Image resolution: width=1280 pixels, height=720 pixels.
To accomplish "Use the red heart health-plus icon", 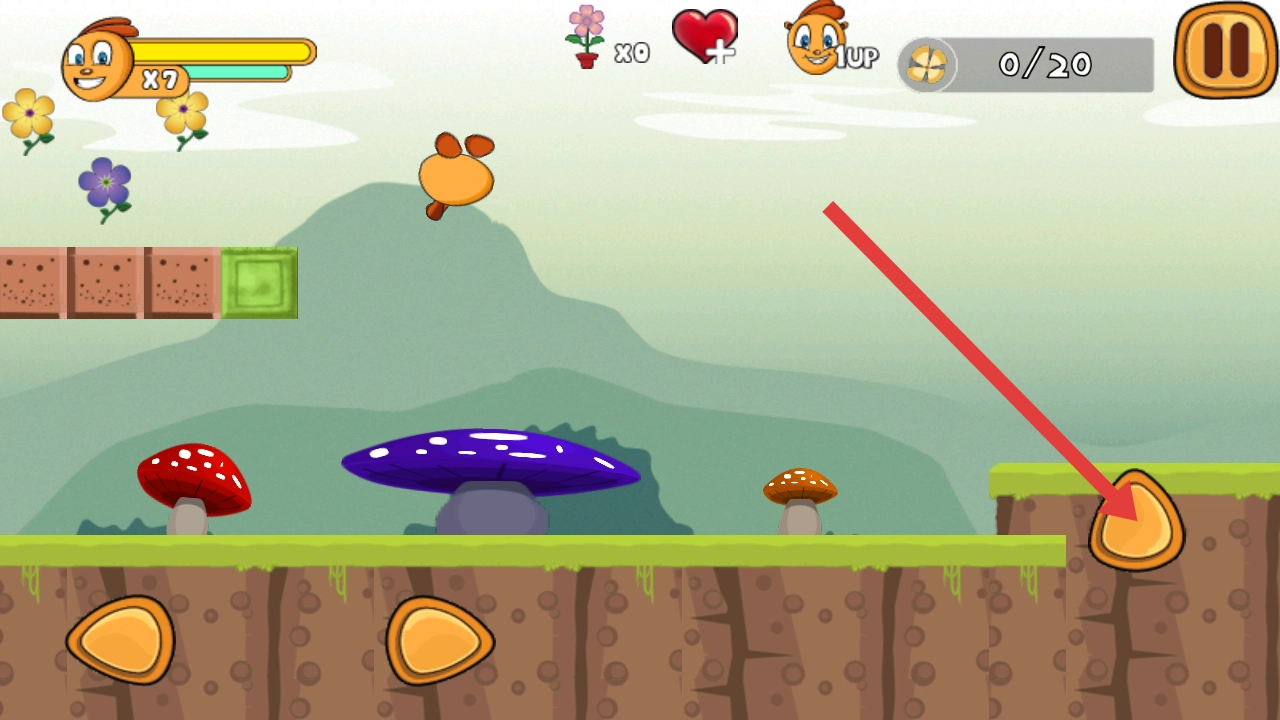I will coord(705,37).
